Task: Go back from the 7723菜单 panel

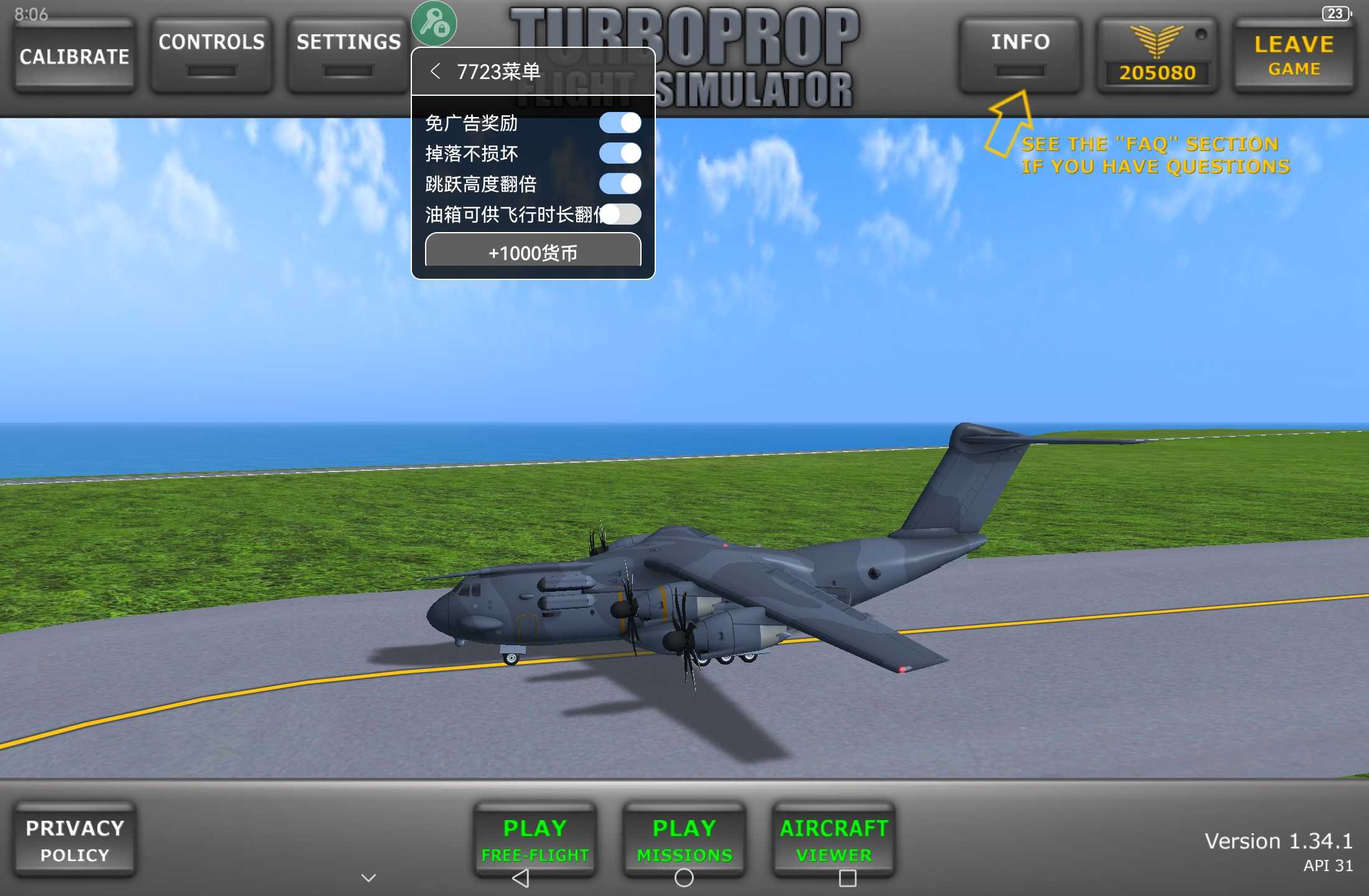Action: pyautogui.click(x=435, y=72)
